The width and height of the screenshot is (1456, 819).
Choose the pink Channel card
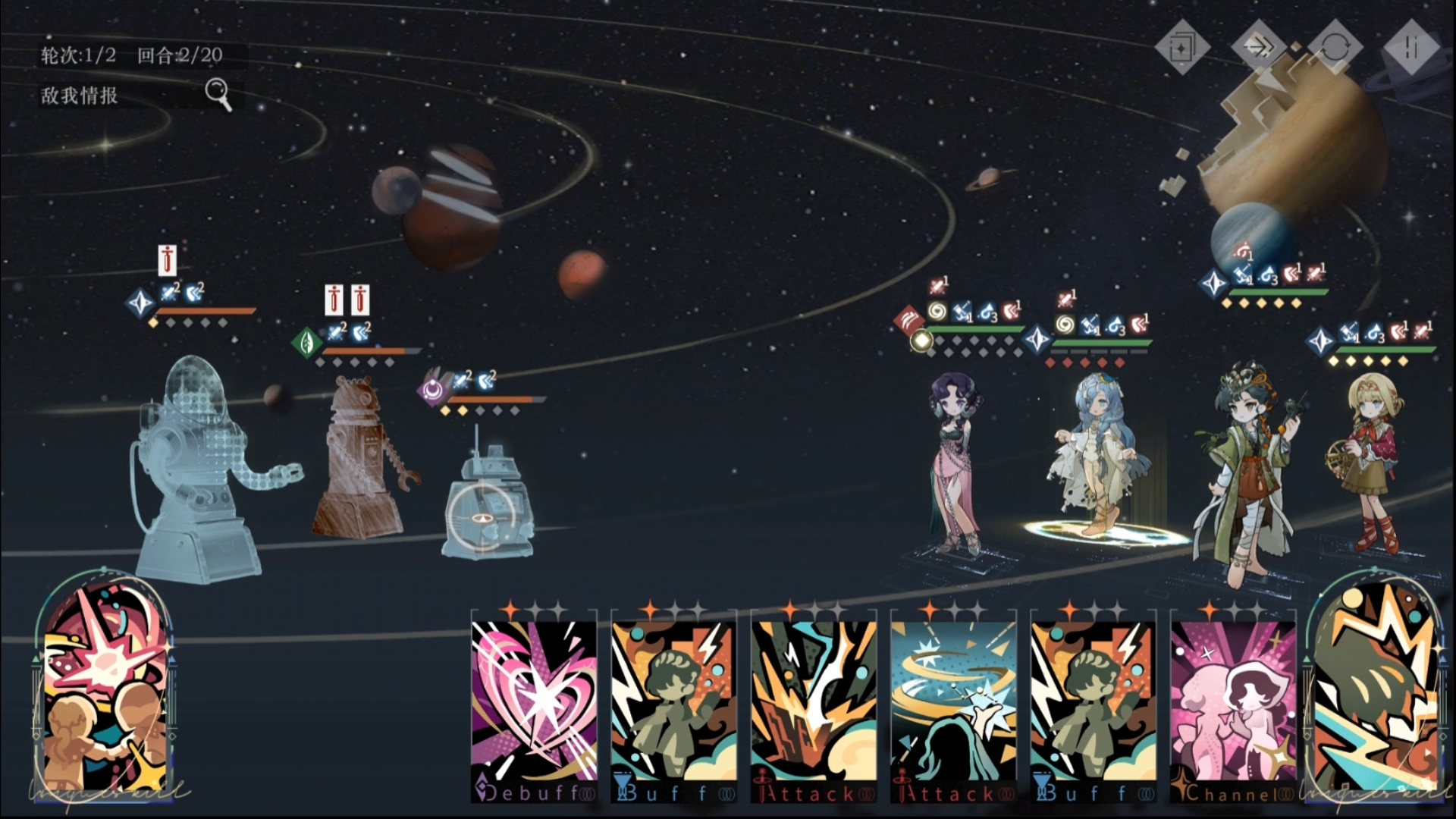pyautogui.click(x=1233, y=705)
